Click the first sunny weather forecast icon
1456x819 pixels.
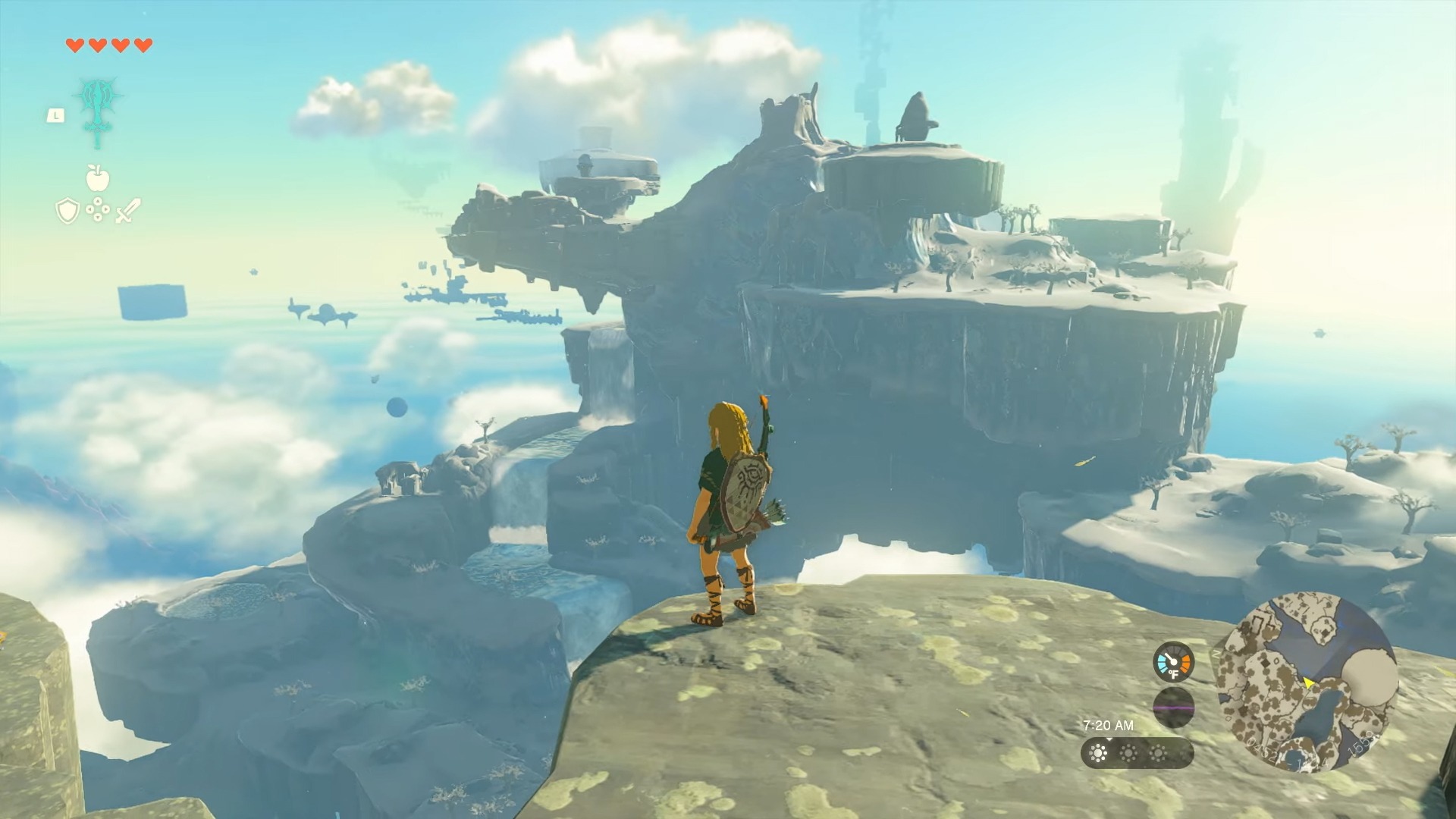(x=1098, y=753)
